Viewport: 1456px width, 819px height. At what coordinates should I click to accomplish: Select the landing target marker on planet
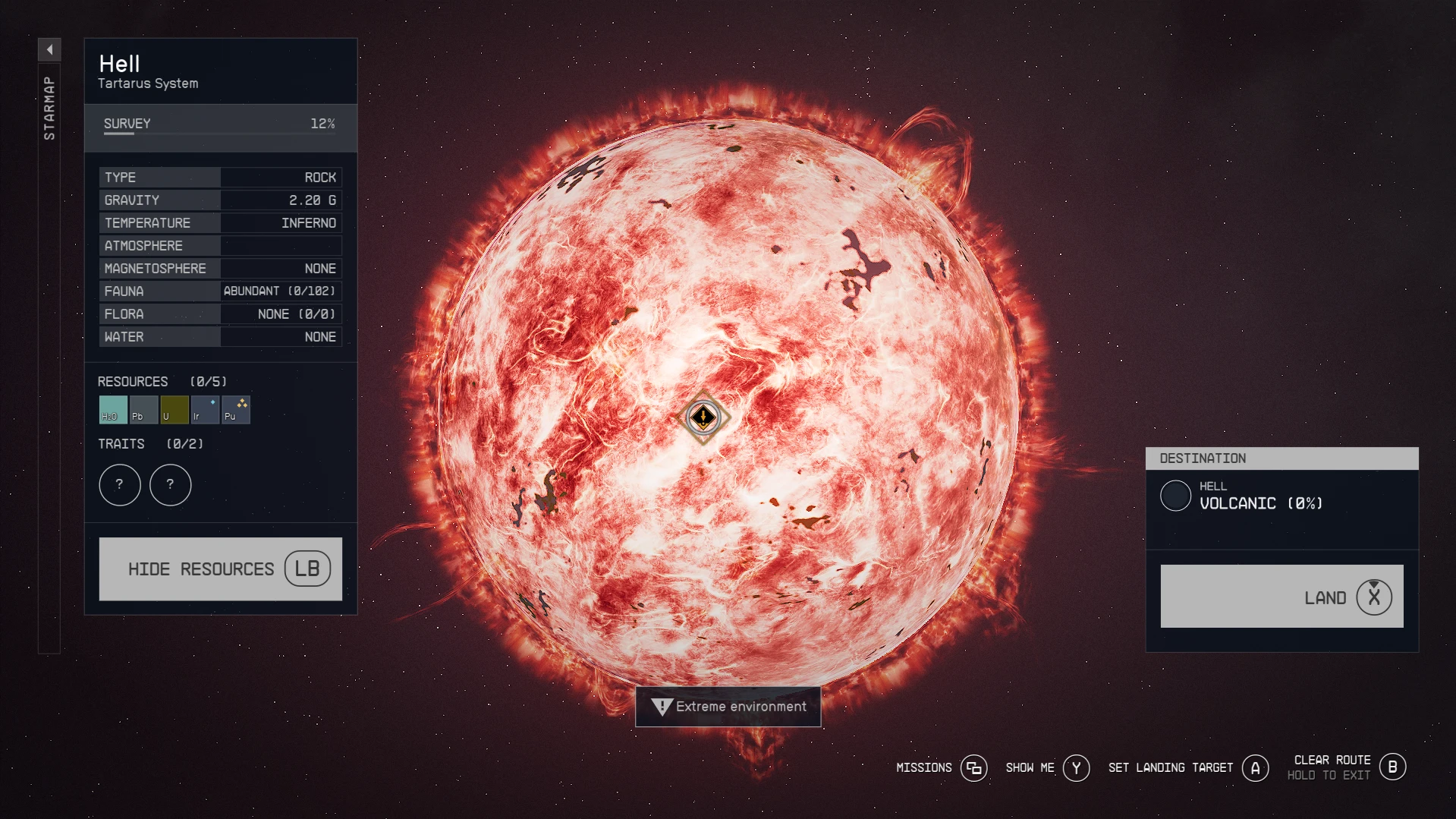pos(703,417)
